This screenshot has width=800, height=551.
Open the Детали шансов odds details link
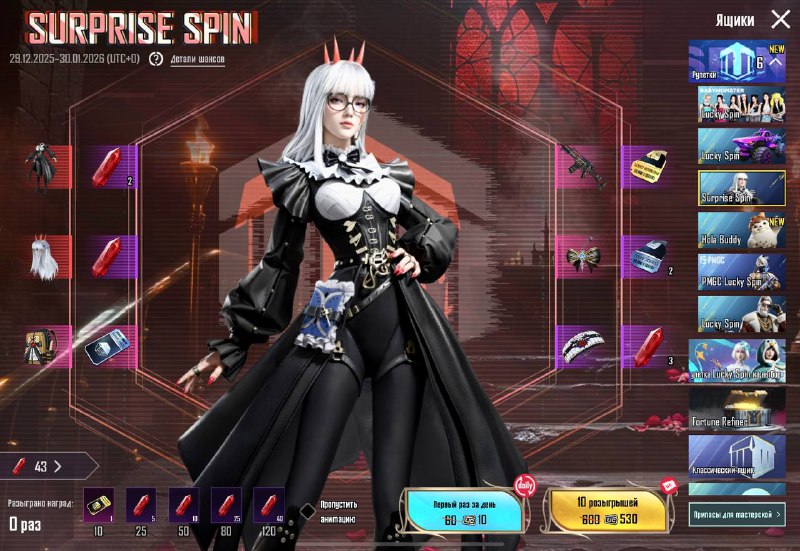[196, 59]
